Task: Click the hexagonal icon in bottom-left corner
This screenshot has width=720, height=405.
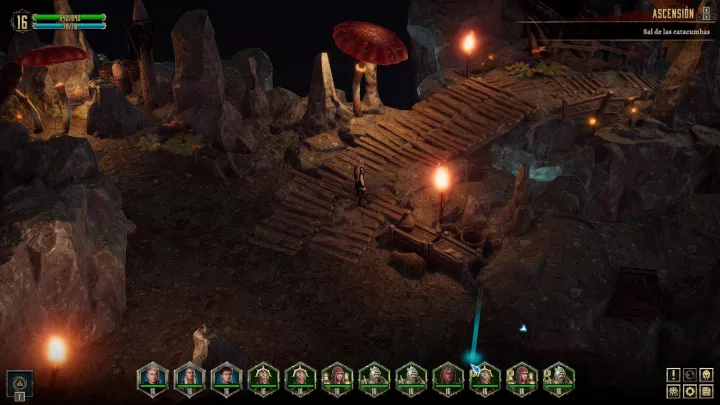Action: pos(17,381)
